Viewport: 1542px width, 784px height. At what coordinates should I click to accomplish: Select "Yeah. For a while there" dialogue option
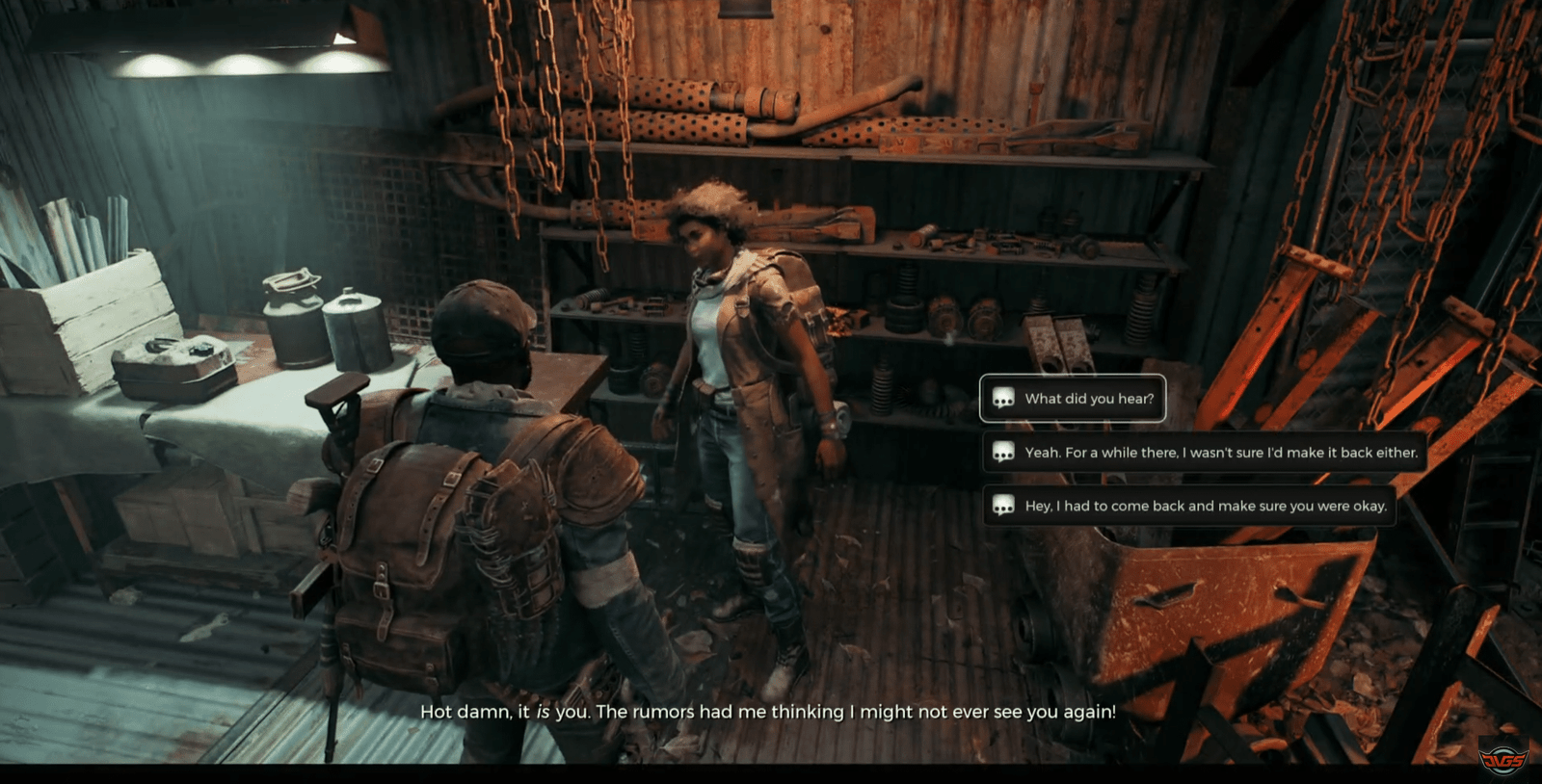[x=1205, y=453]
